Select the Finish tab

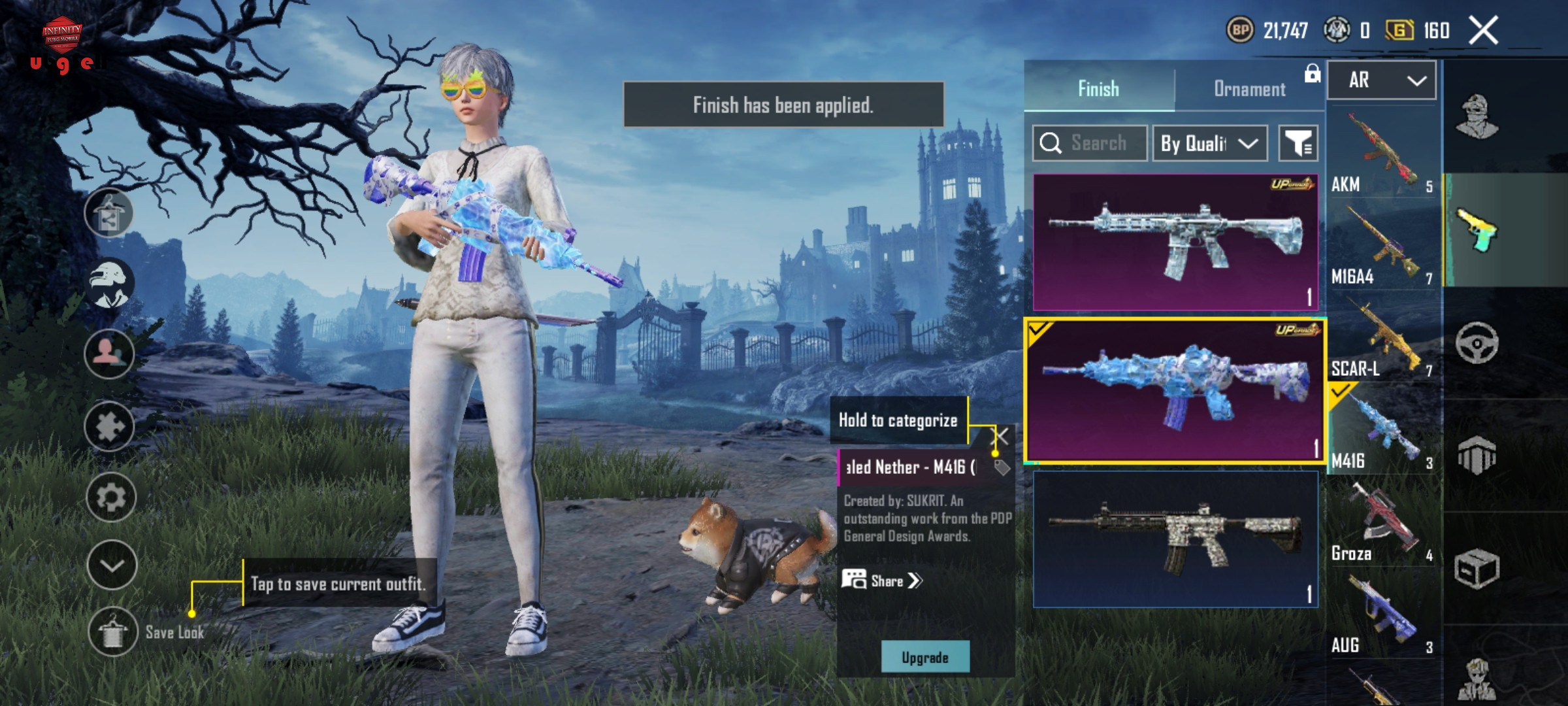coord(1098,89)
